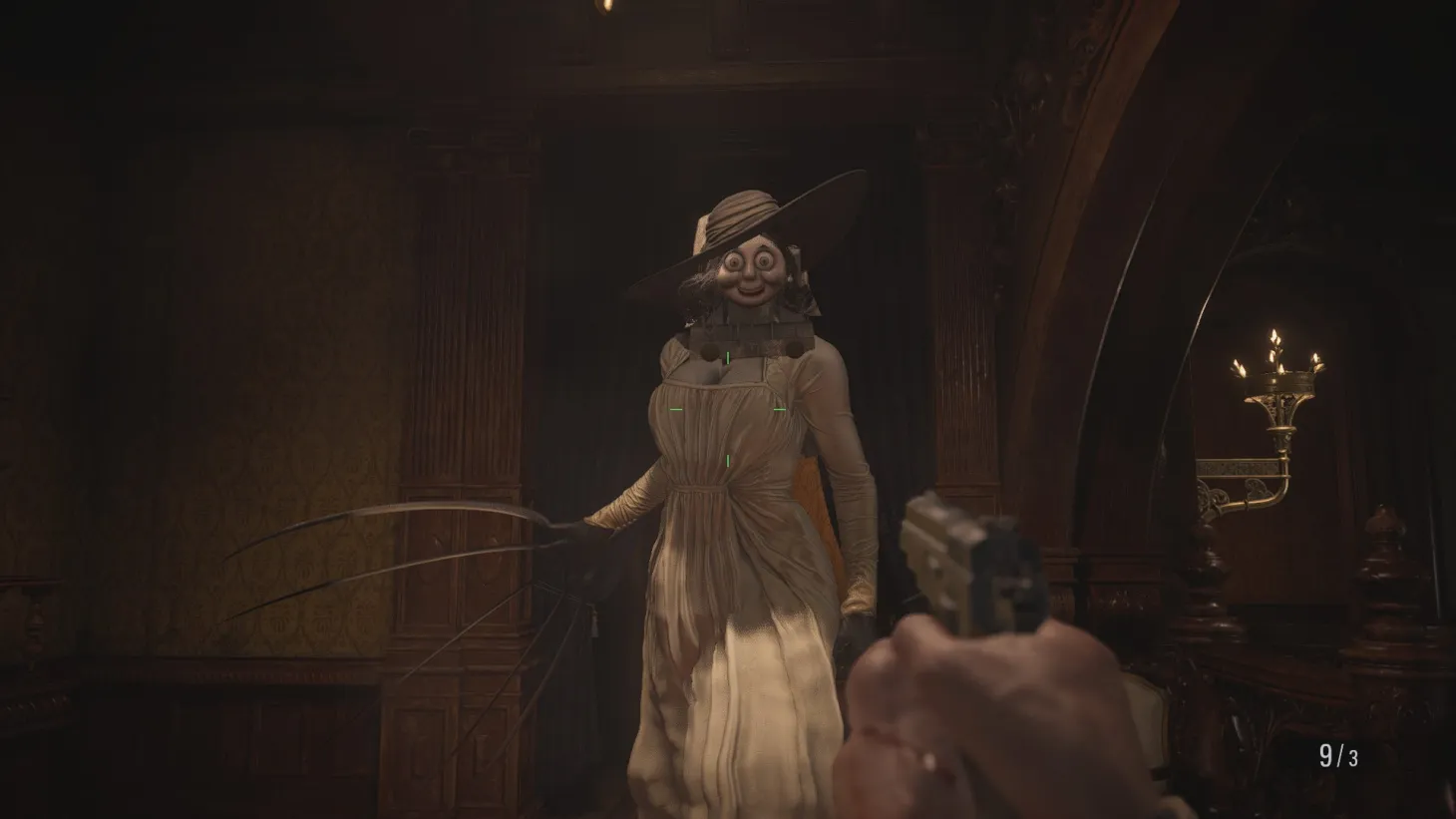1456x819 pixels.
Task: Click the green aiming reticle center
Action: [728, 409]
